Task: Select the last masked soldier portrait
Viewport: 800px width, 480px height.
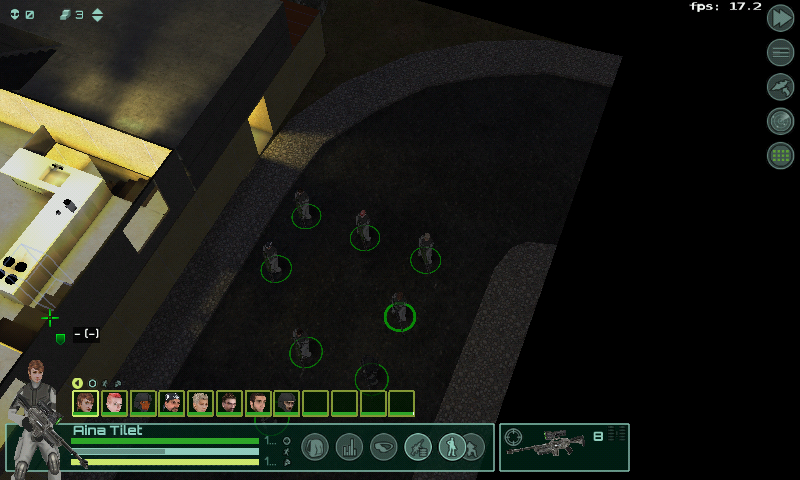Action: [286, 403]
